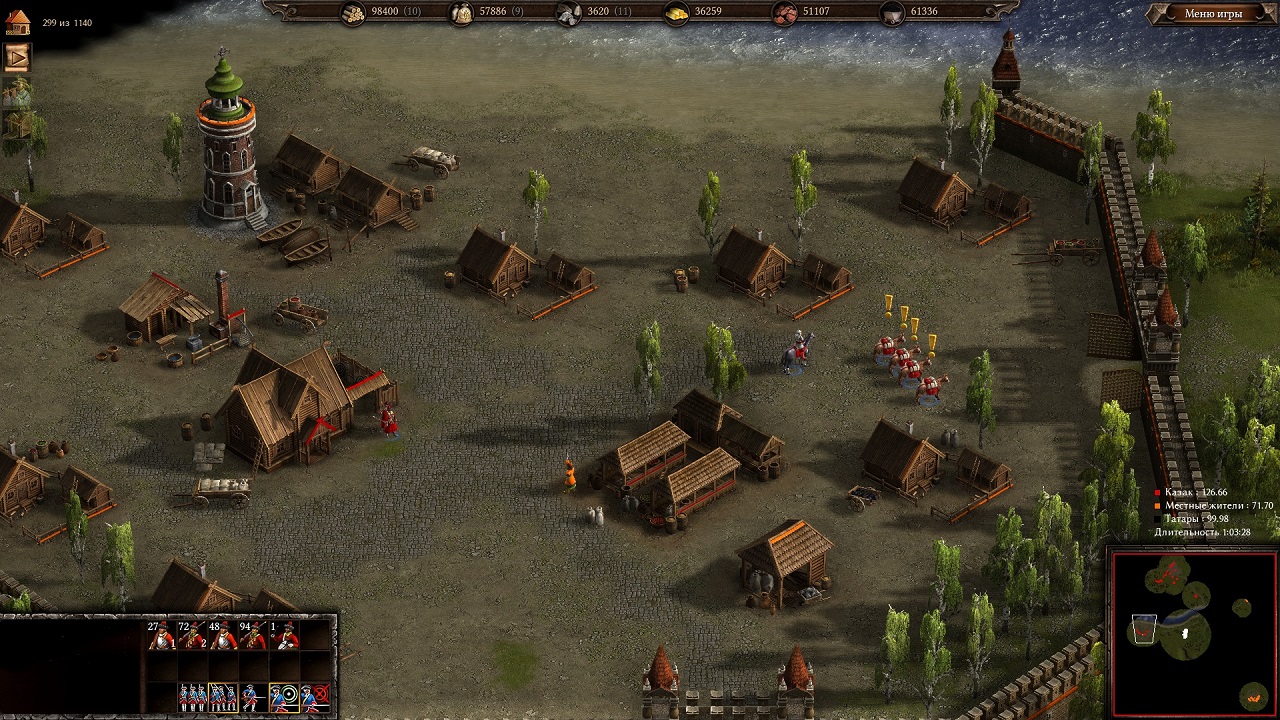Click the scroll play arrow button

point(17,57)
